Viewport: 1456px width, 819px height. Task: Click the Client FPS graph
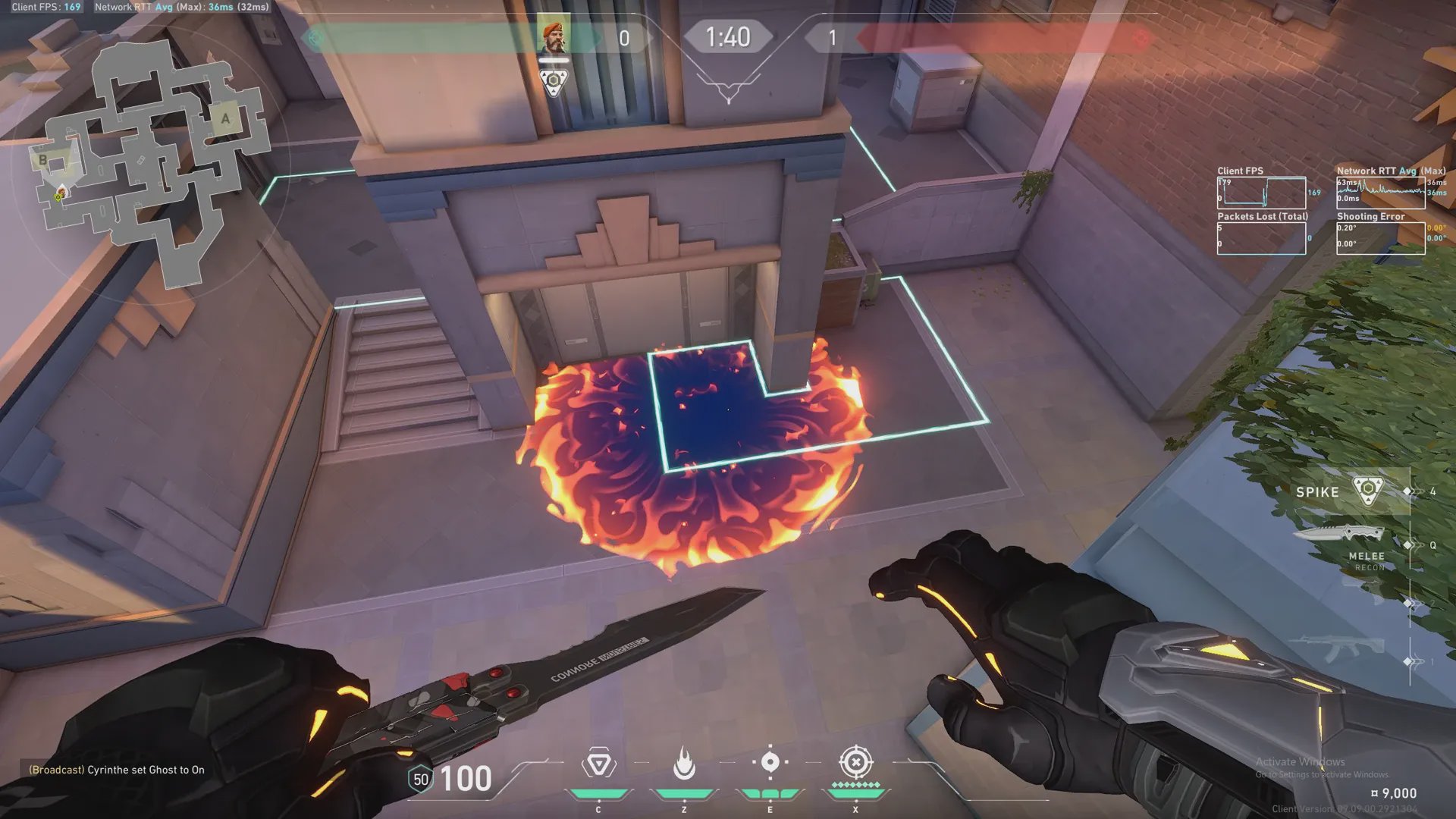1261,193
